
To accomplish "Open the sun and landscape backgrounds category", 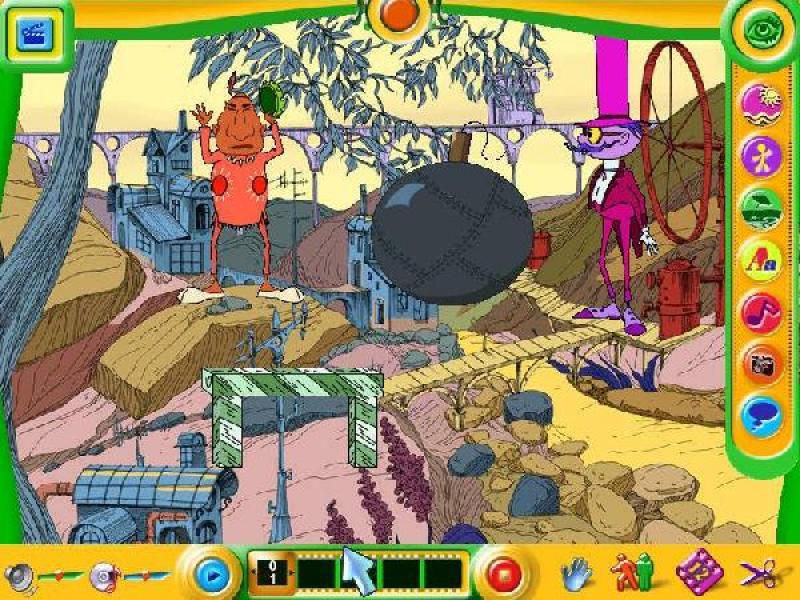I will click(x=760, y=105).
